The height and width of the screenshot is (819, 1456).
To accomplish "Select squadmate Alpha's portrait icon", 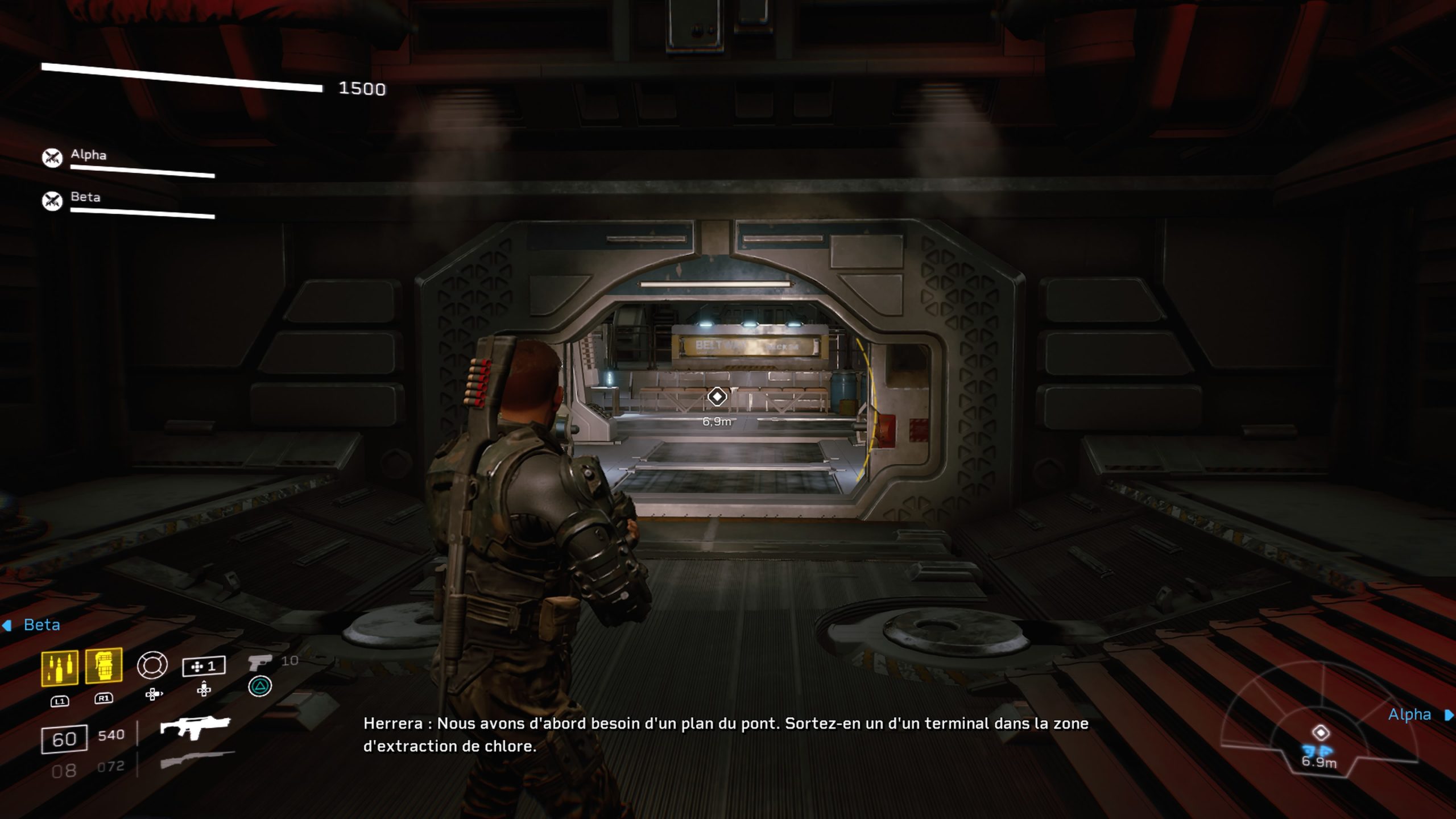I will coord(52,158).
